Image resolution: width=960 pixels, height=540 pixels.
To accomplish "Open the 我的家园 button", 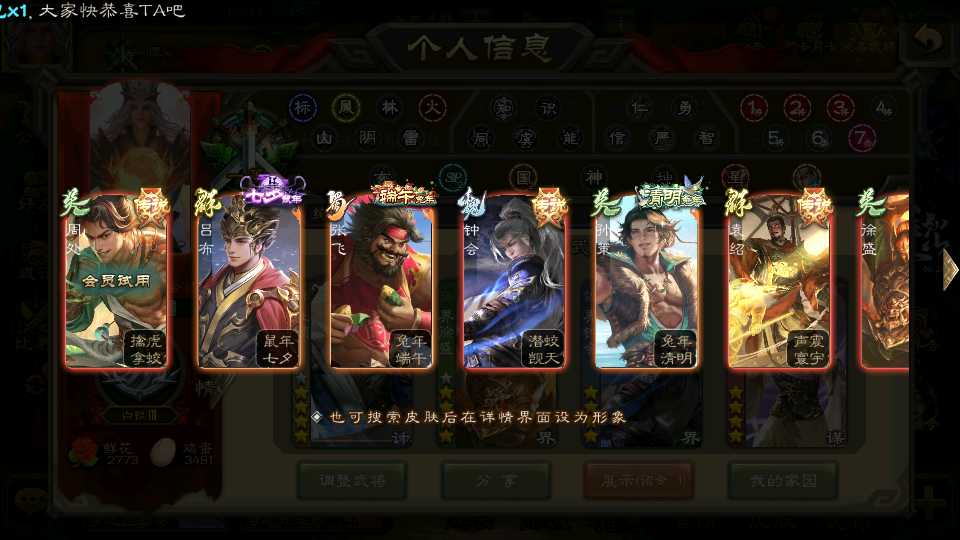I will [x=782, y=481].
